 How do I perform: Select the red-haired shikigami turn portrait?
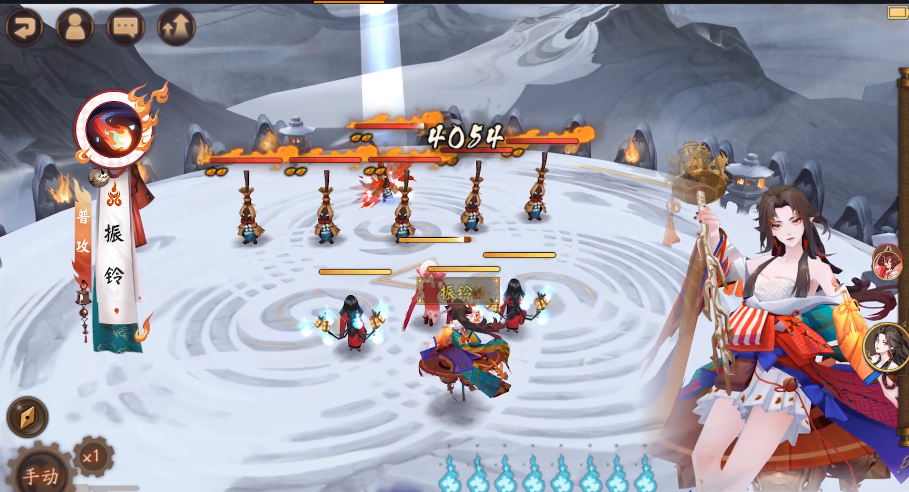[x=887, y=263]
